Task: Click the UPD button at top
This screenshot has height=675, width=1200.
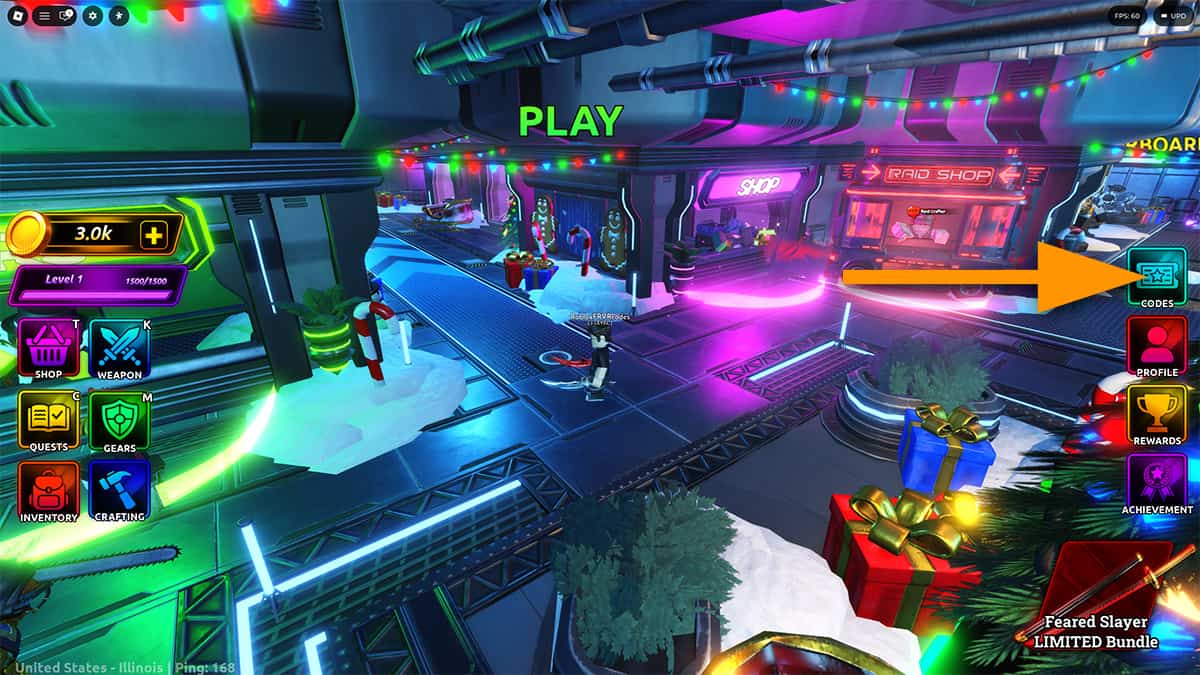Action: click(1171, 16)
